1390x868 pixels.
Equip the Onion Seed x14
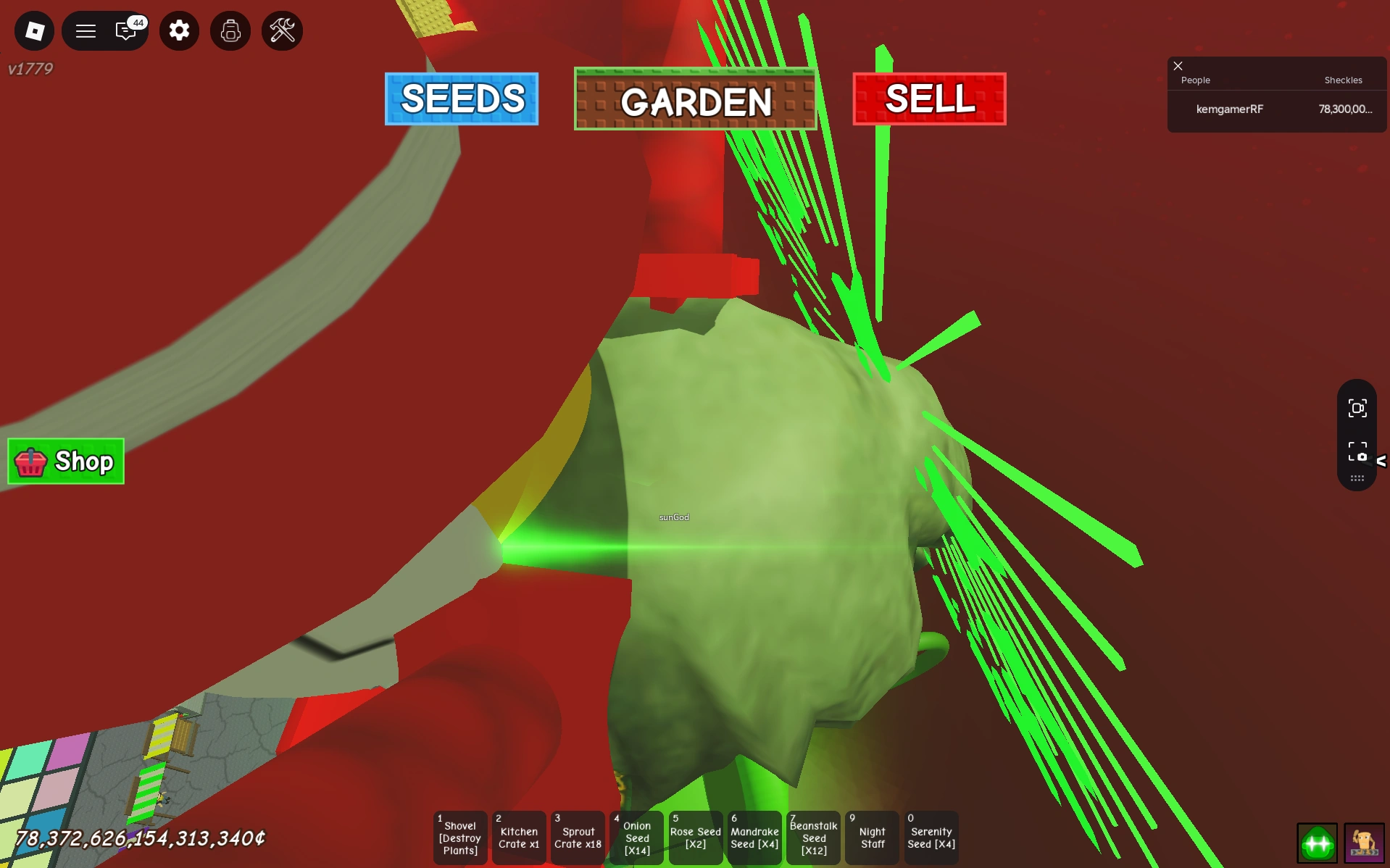click(x=636, y=838)
